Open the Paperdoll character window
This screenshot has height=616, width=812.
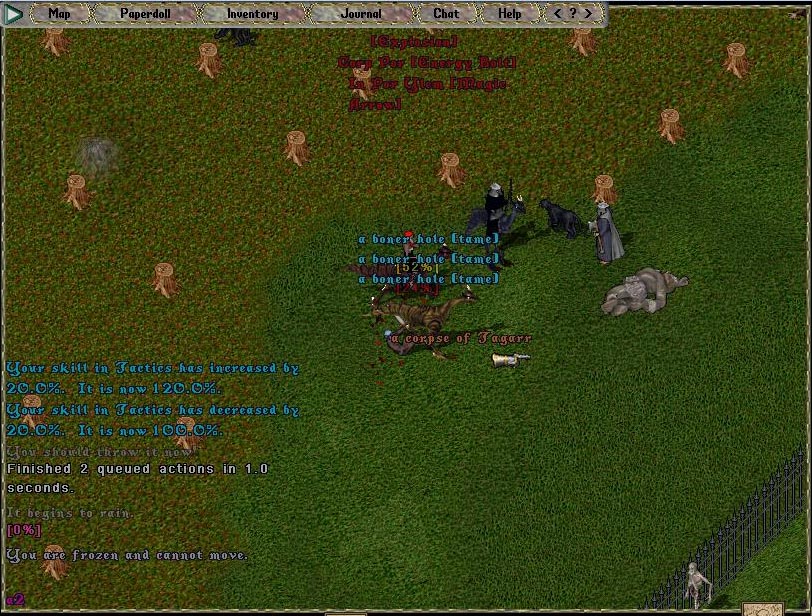[x=144, y=14]
